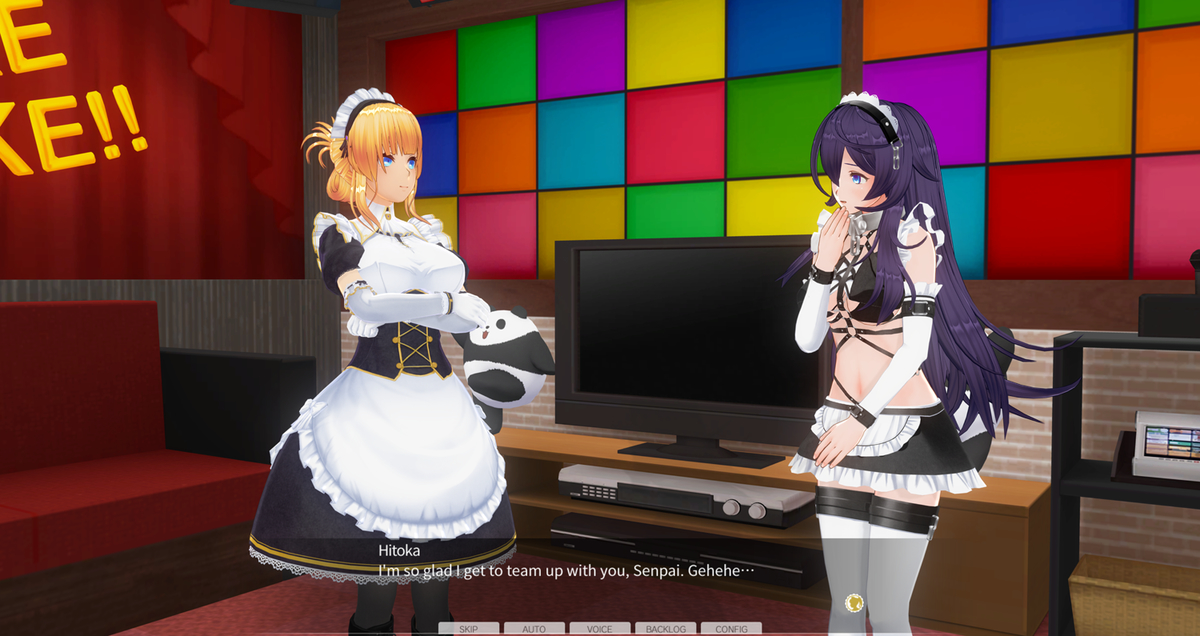Image resolution: width=1200 pixels, height=636 pixels.
Task: Click the VOICE button
Action: click(x=600, y=629)
